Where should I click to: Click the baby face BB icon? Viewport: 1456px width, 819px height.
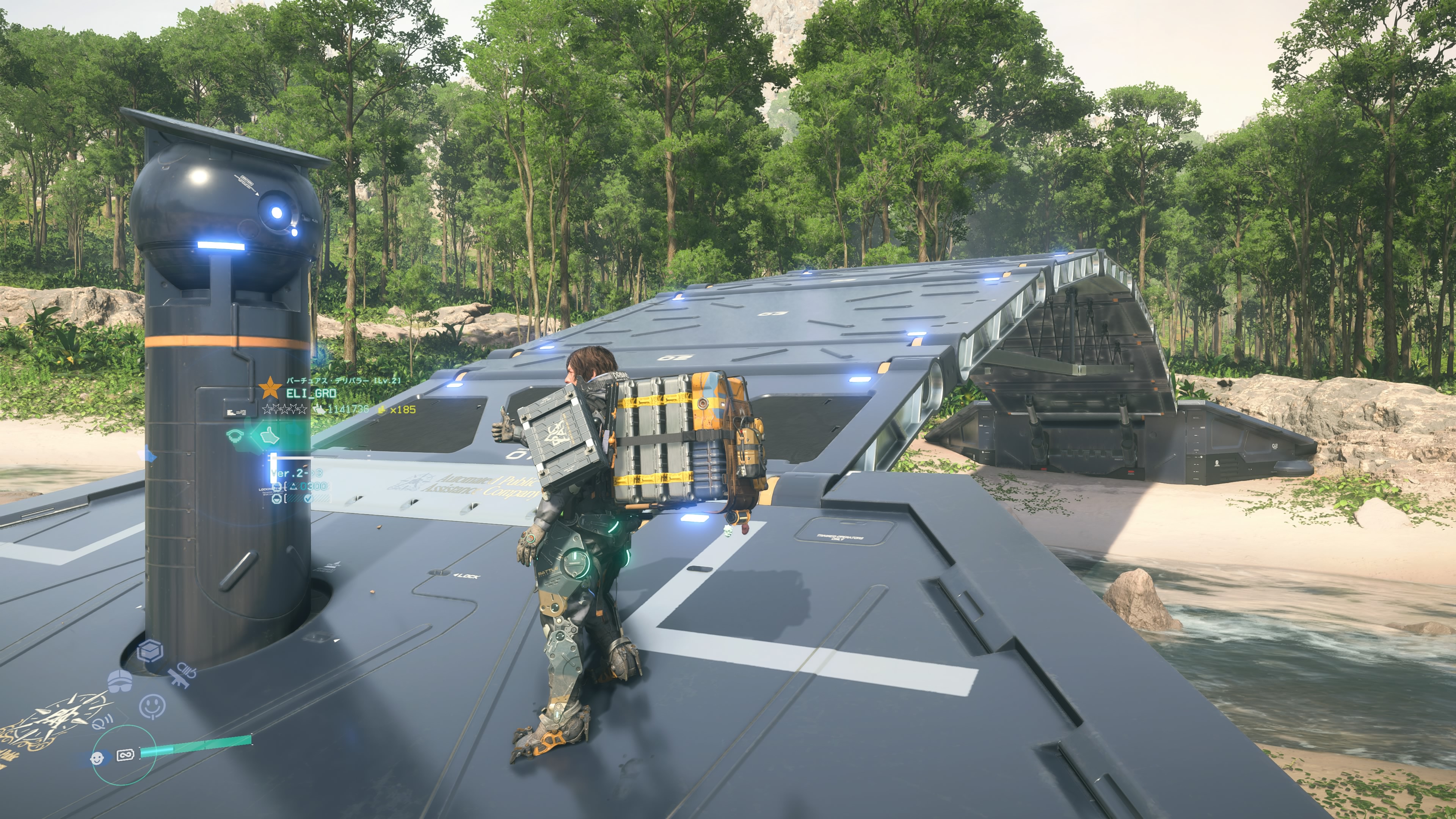coord(98,758)
